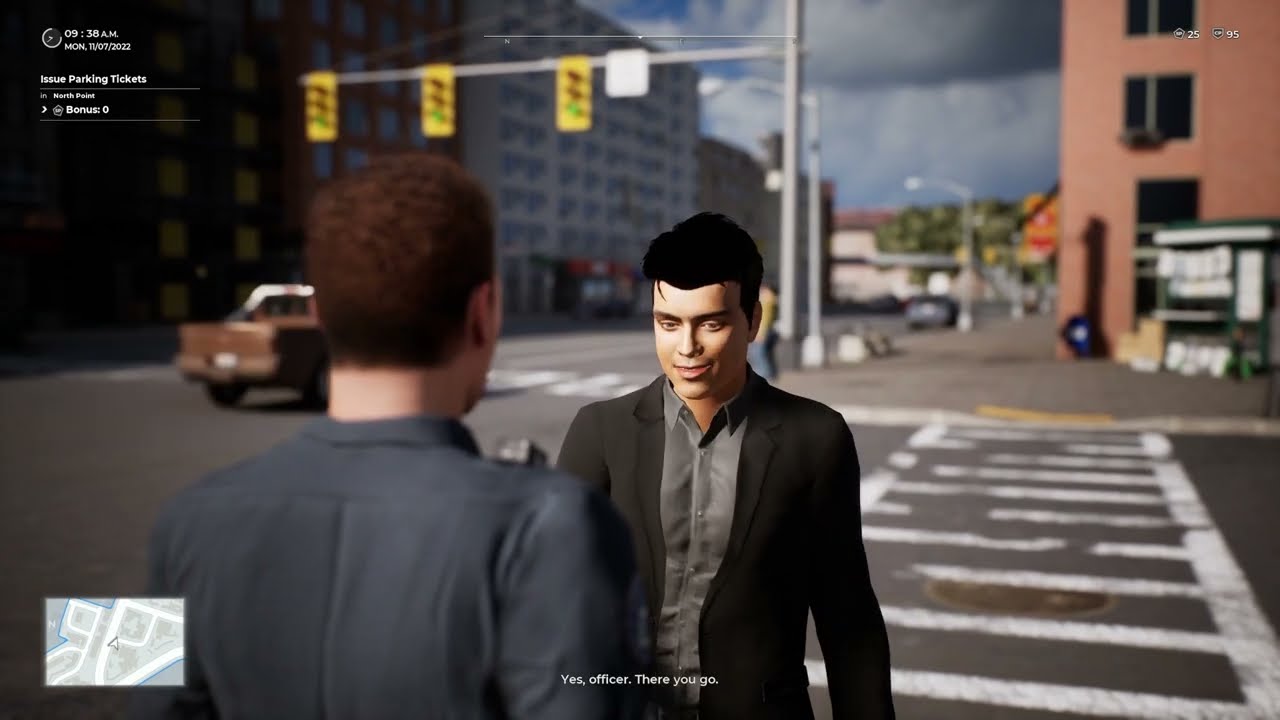Select the Issue Parking Tickets objective
The width and height of the screenshot is (1280, 720).
pos(93,79)
